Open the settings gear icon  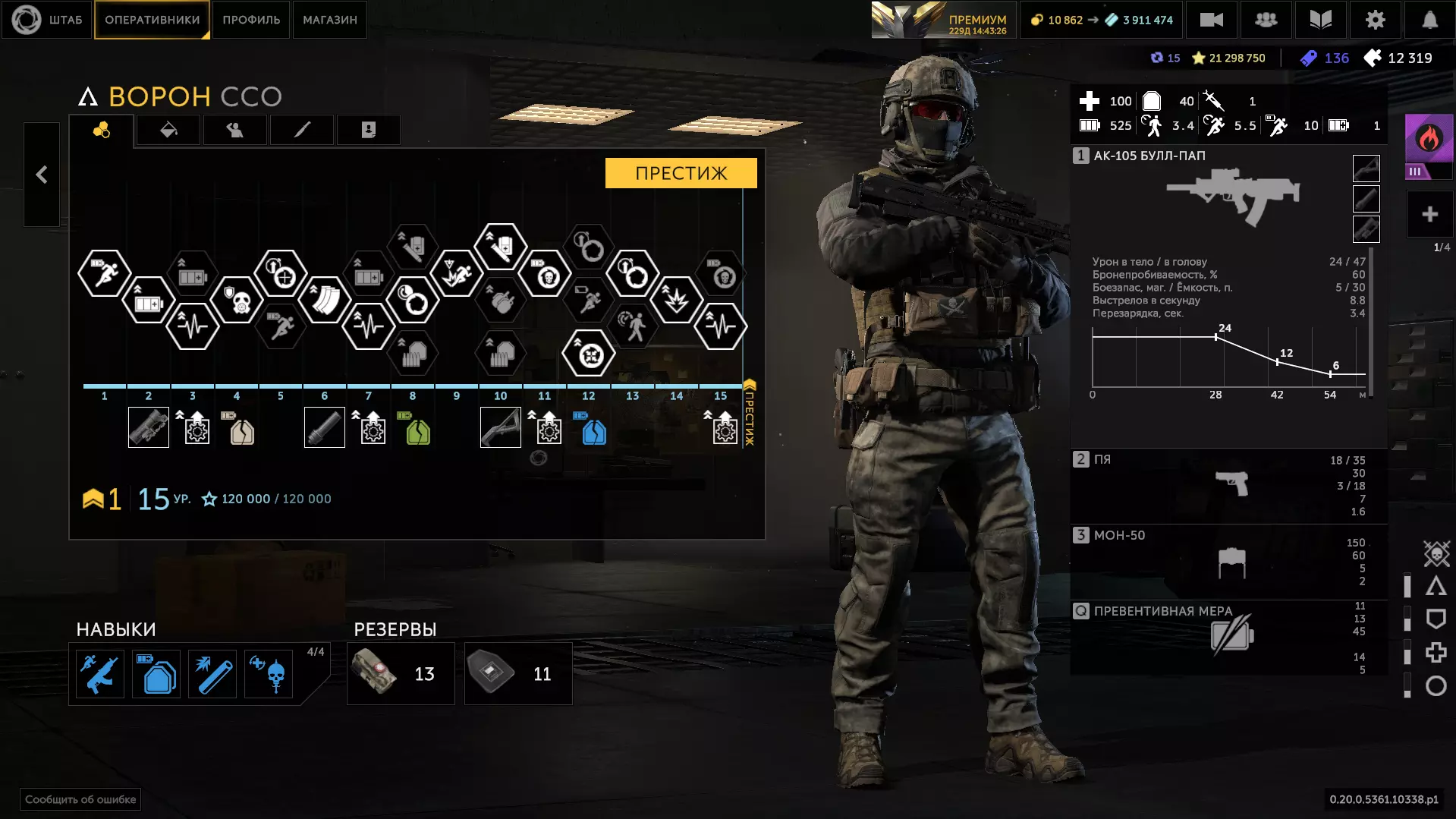[1375, 20]
